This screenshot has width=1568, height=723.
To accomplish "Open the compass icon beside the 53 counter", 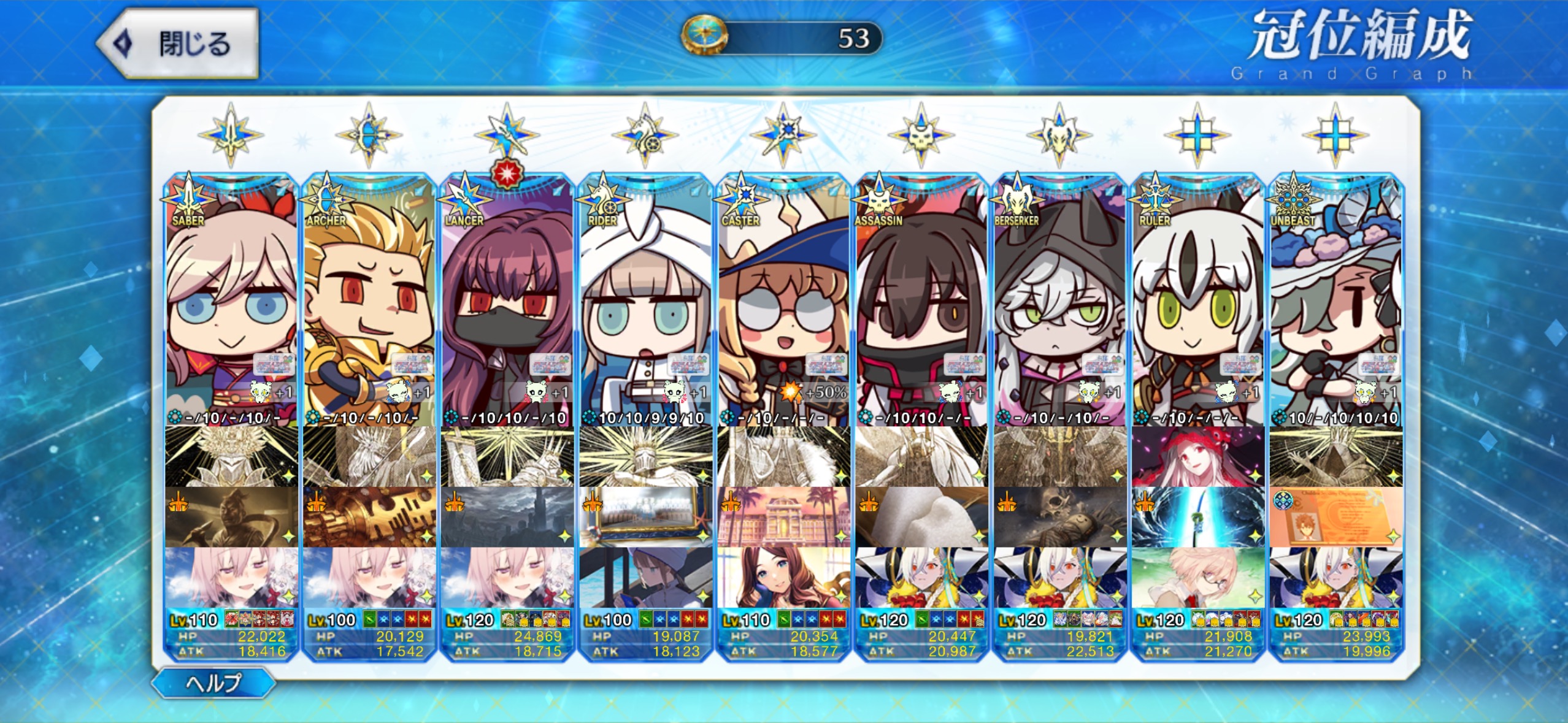I will click(704, 36).
